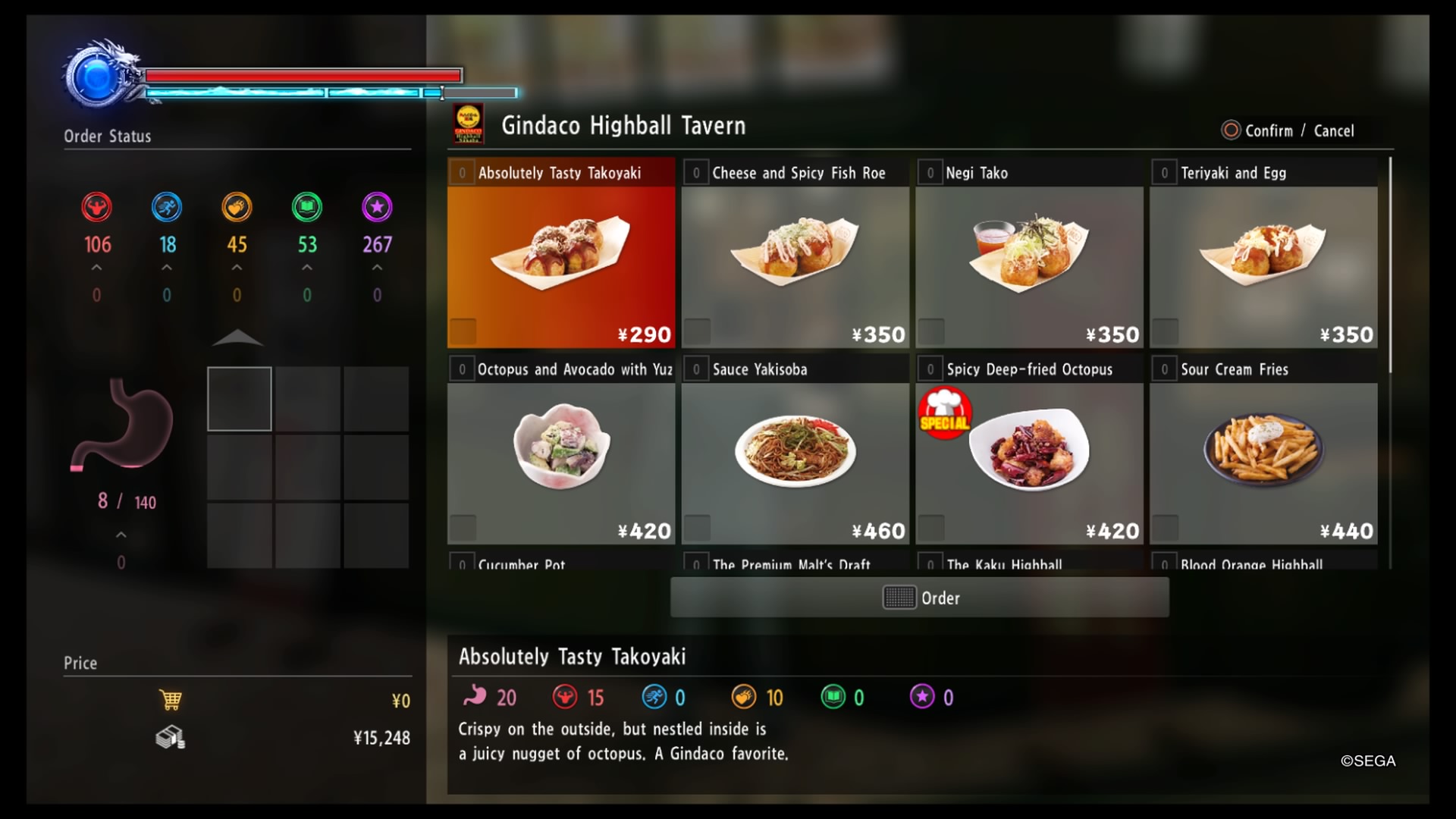Expand the arrow above the item grid
Image resolution: width=1456 pixels, height=819 pixels.
click(238, 339)
